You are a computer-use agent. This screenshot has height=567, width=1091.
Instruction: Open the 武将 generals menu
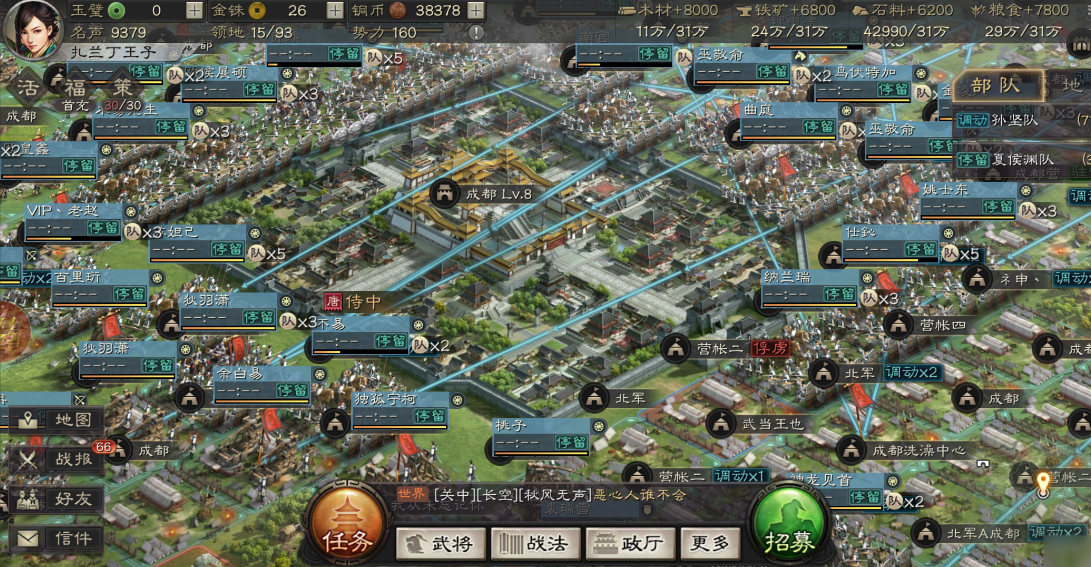pyautogui.click(x=440, y=543)
